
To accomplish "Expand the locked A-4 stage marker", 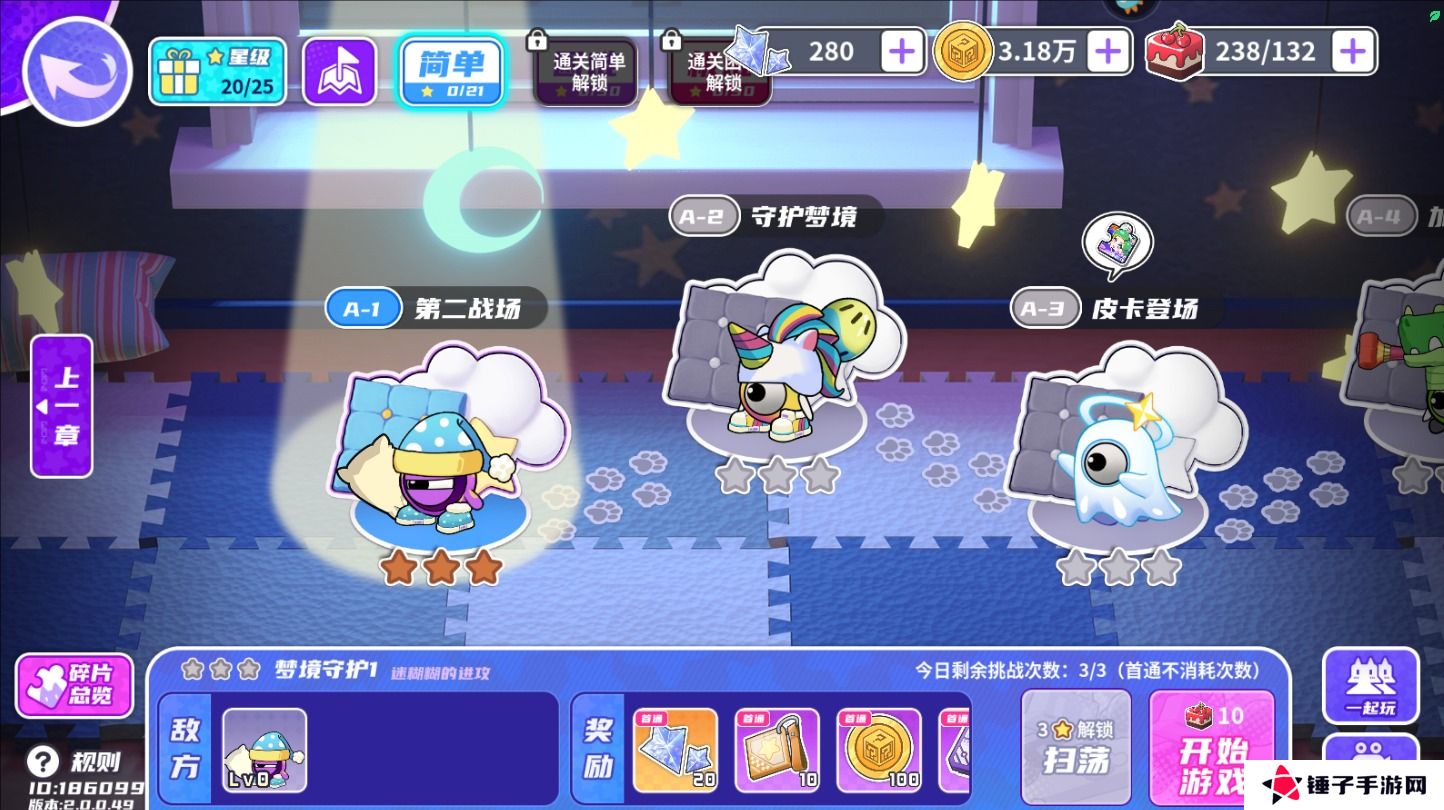I will 1381,213.
